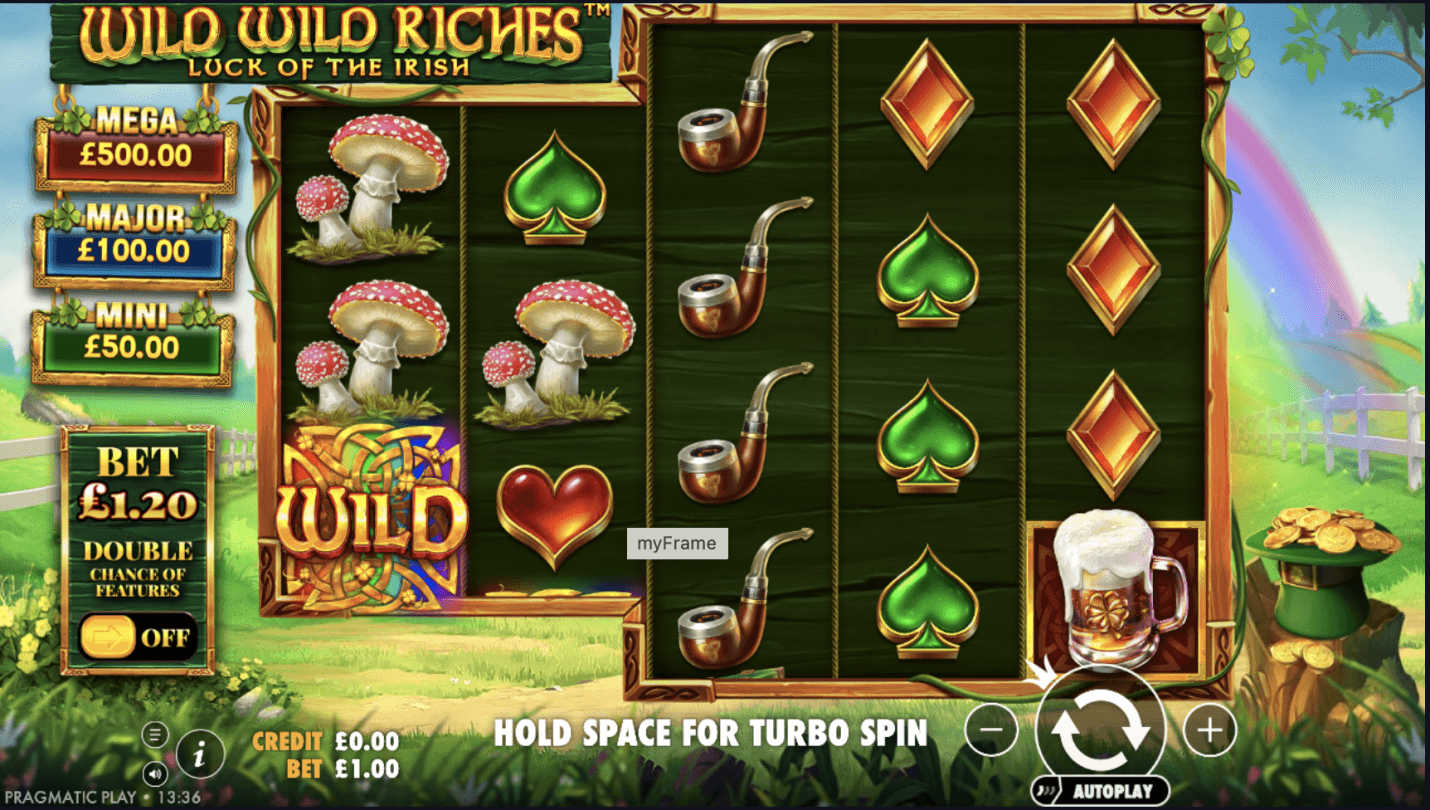The image size is (1430, 810).
Task: Click the MAJOR £100.00 jackpot sign
Action: [x=137, y=238]
